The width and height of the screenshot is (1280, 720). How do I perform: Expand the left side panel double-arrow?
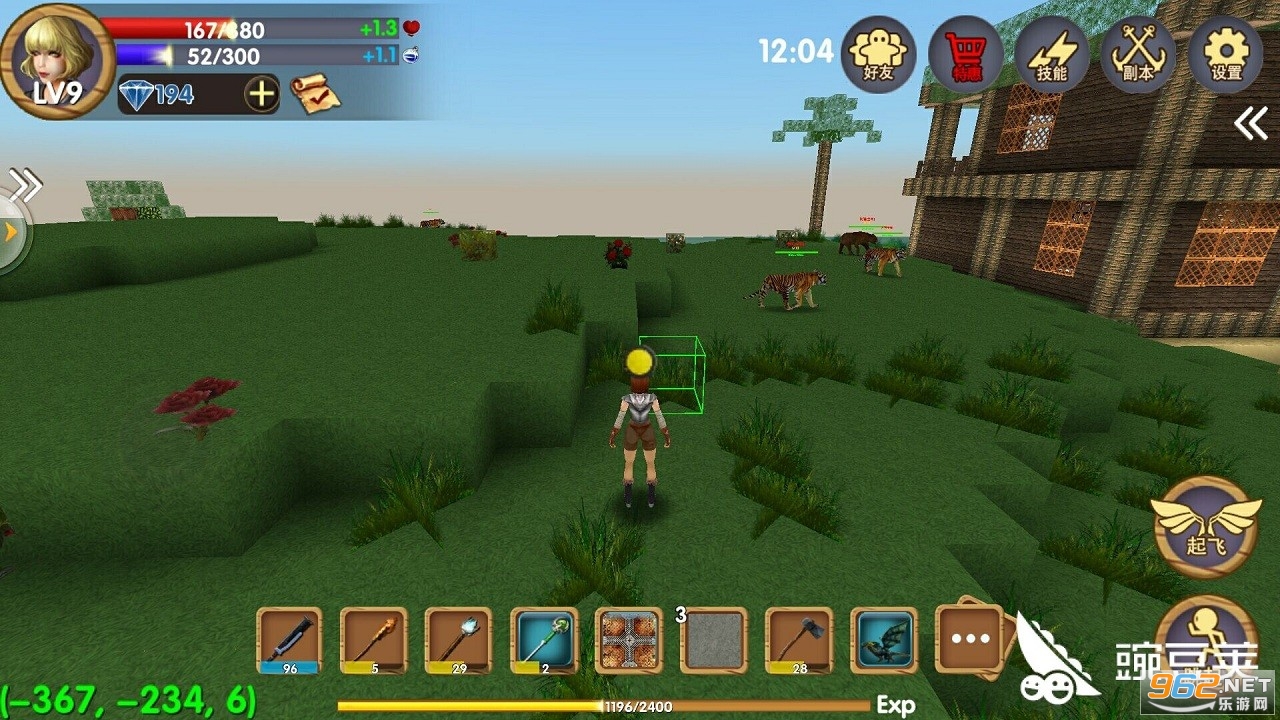pyautogui.click(x=26, y=184)
